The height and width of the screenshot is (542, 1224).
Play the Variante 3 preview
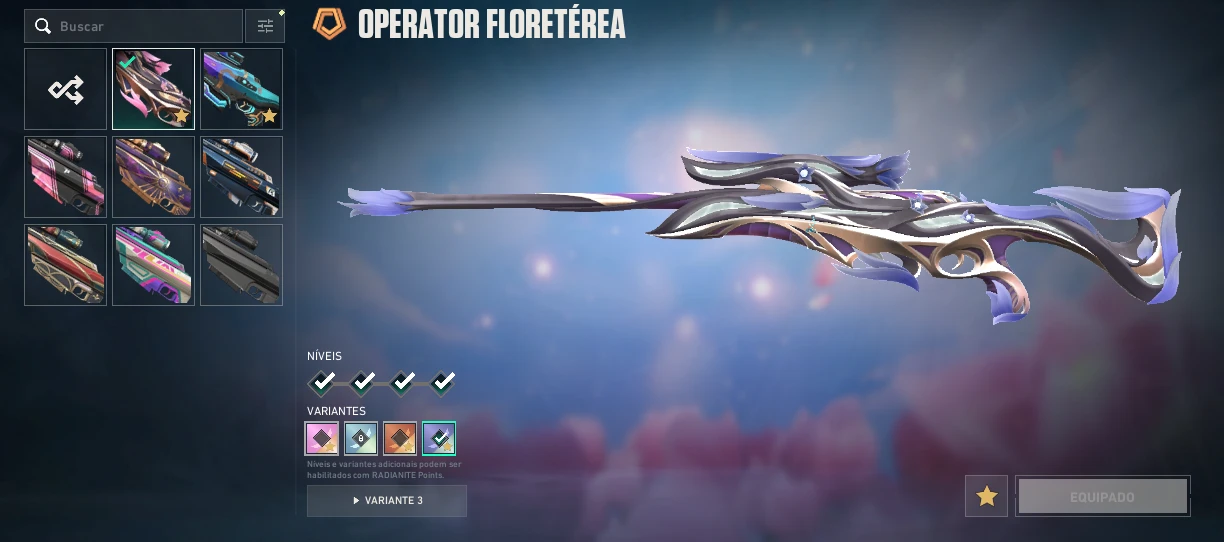[387, 500]
